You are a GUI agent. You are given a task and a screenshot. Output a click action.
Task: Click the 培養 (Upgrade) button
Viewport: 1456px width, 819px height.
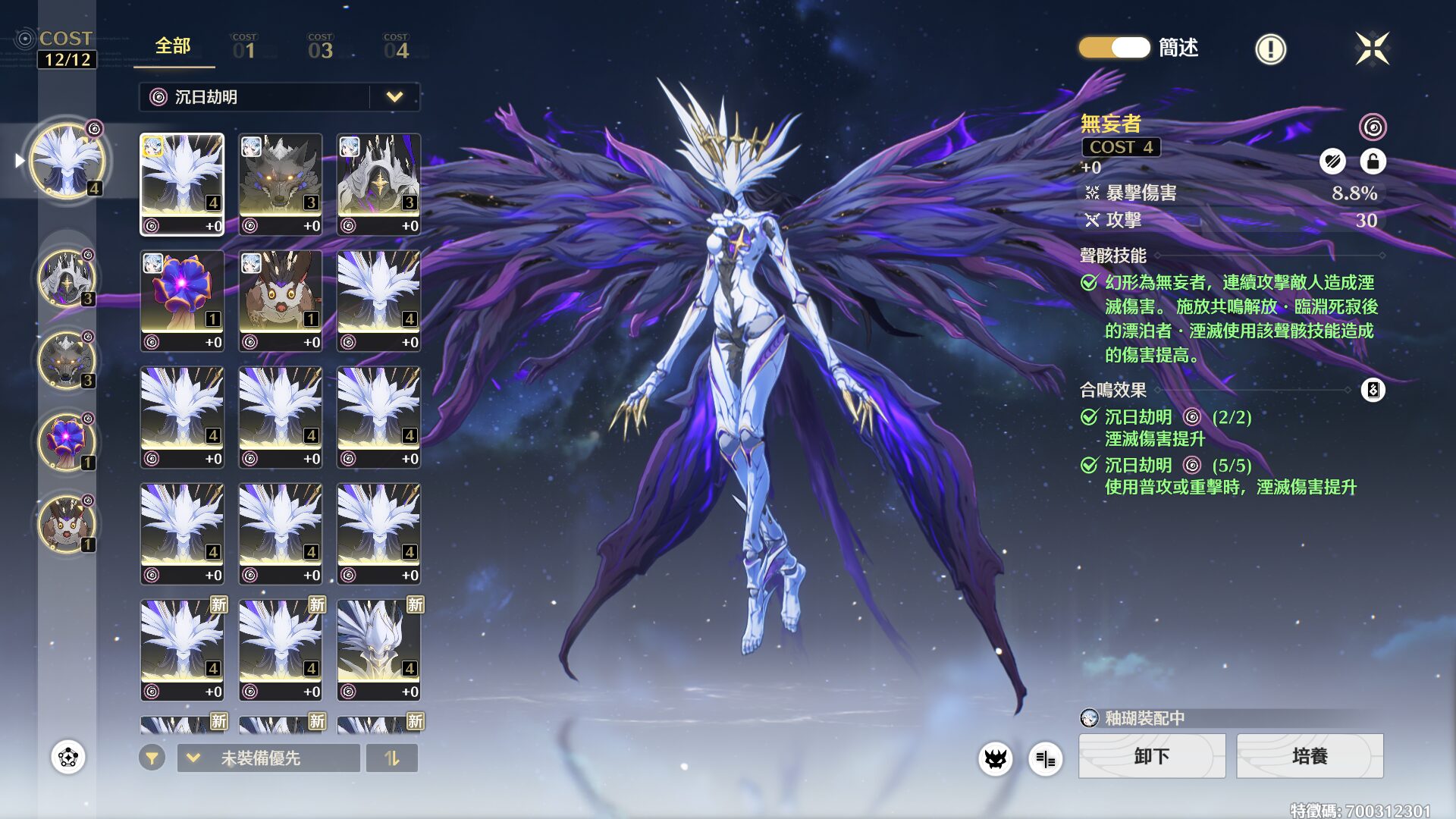click(1310, 756)
